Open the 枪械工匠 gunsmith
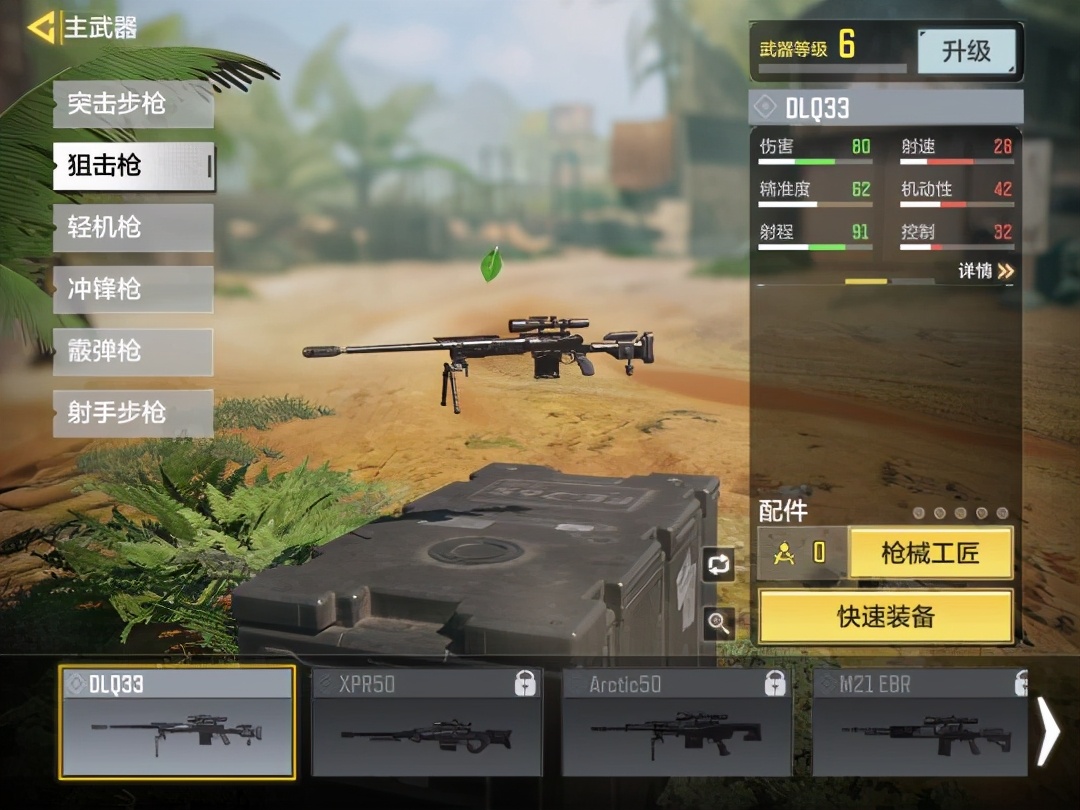Viewport: 1080px width, 810px height. [930, 553]
